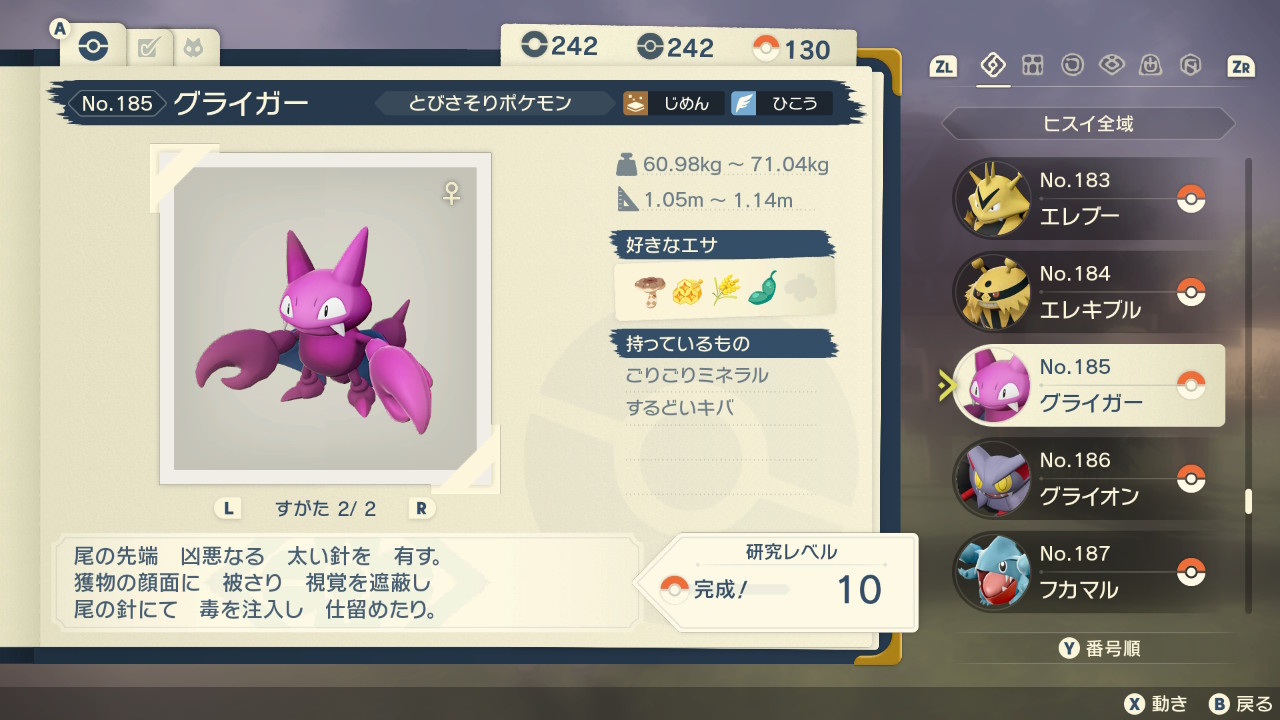The height and width of the screenshot is (720, 1280).
Task: Select the active diamond-shaped area tab
Action: [993, 66]
